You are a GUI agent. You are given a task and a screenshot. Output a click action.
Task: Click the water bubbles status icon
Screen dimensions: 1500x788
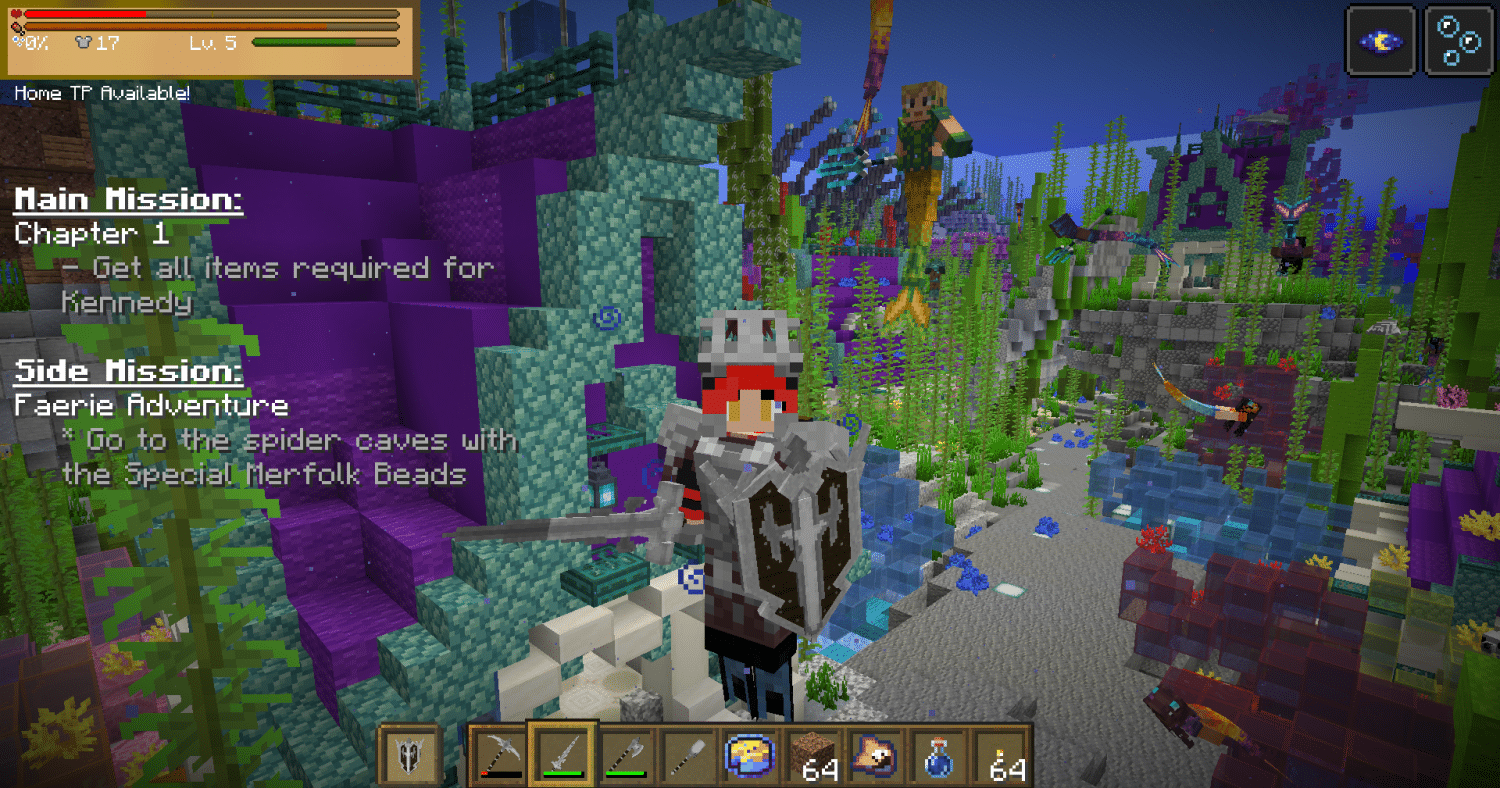coord(1458,41)
